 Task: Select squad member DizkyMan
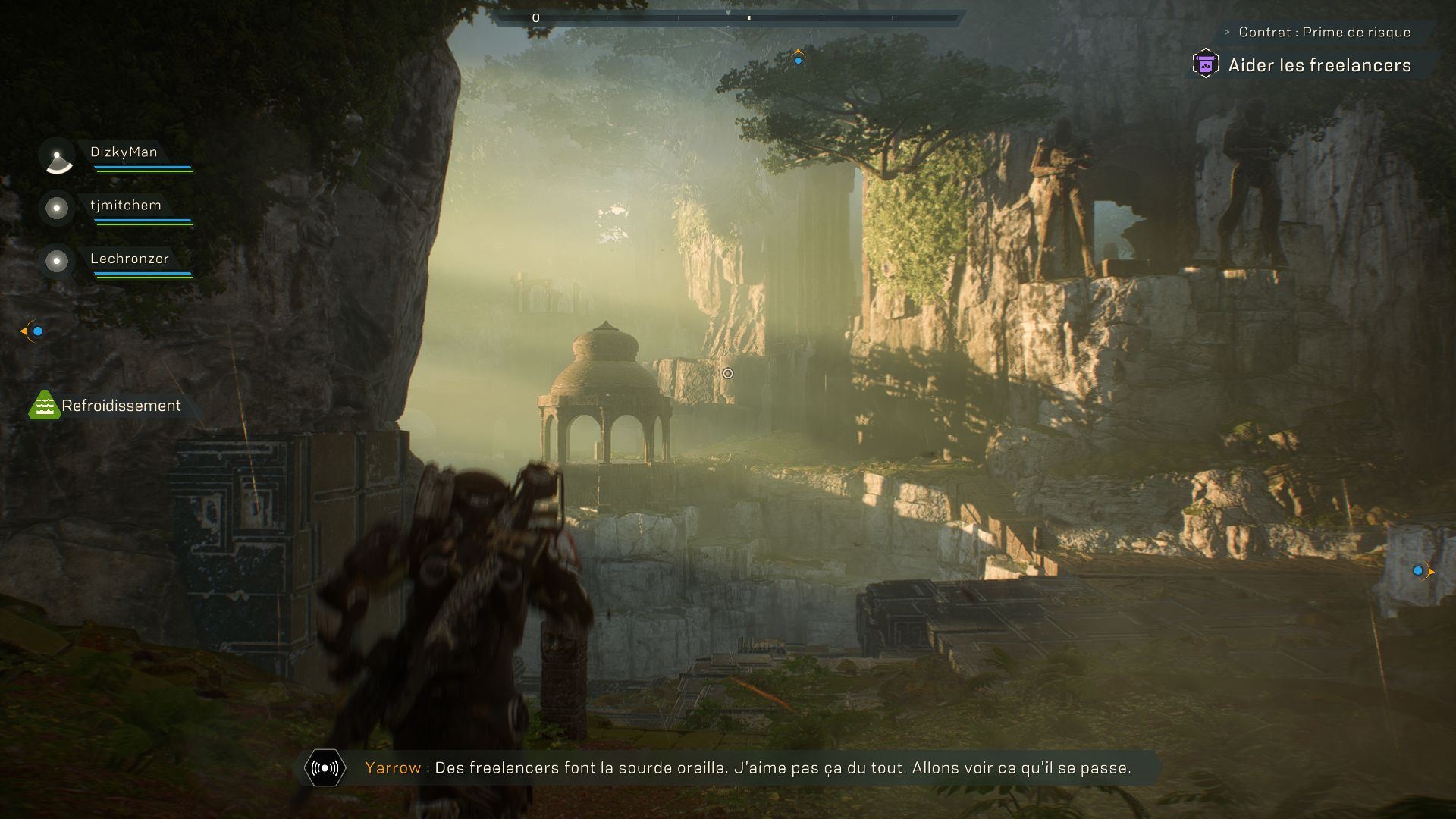(x=124, y=152)
